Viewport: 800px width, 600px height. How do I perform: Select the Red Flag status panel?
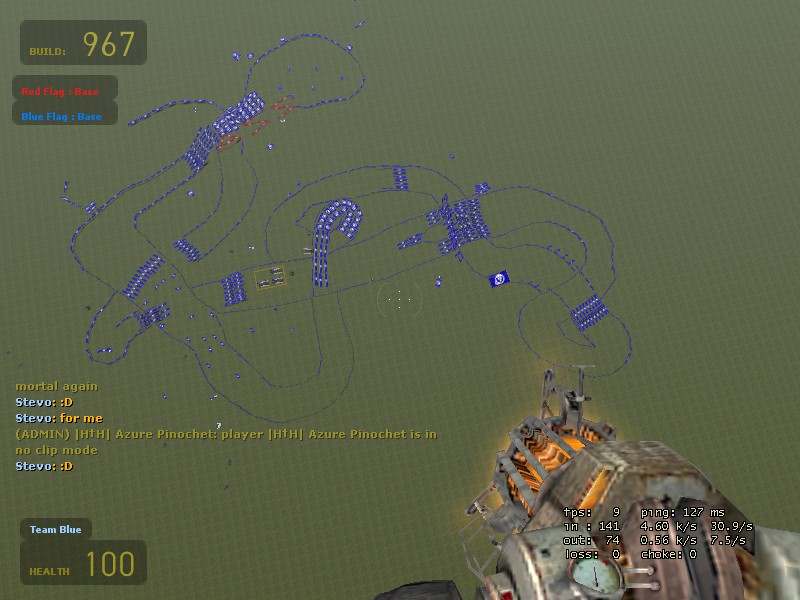coord(65,91)
